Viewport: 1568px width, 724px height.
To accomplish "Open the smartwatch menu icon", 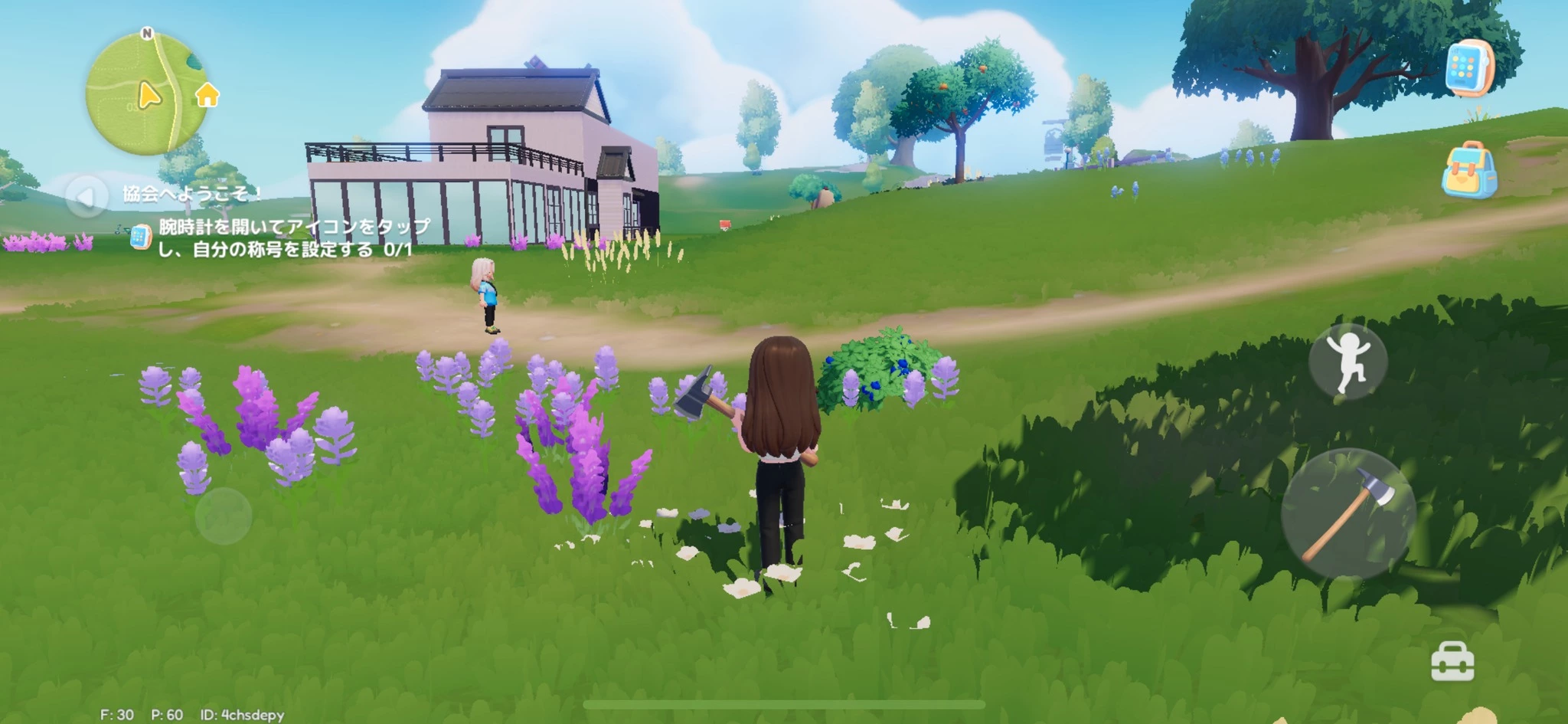I will pos(1468,68).
